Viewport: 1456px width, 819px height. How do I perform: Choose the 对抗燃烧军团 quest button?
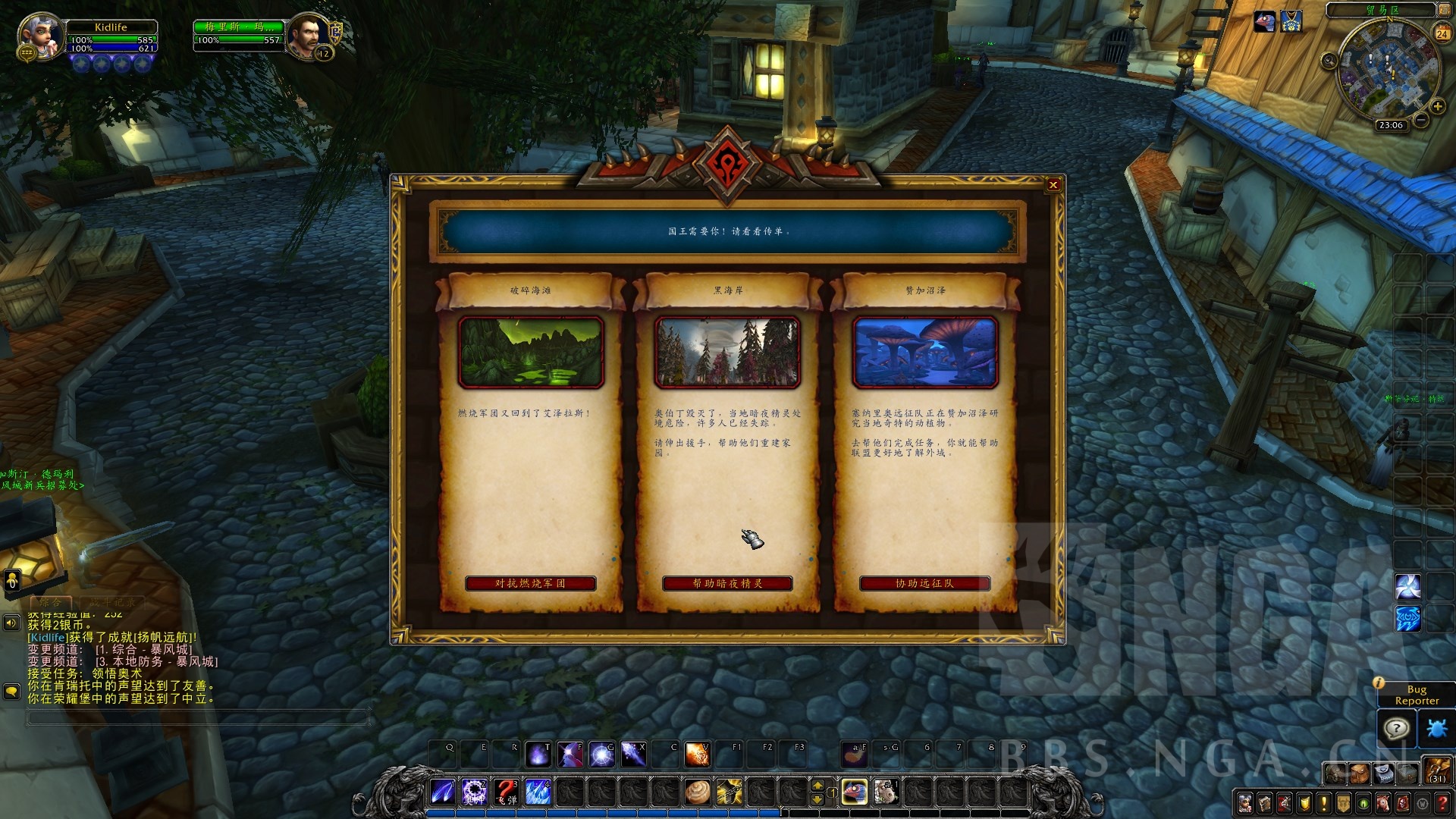[x=530, y=583]
